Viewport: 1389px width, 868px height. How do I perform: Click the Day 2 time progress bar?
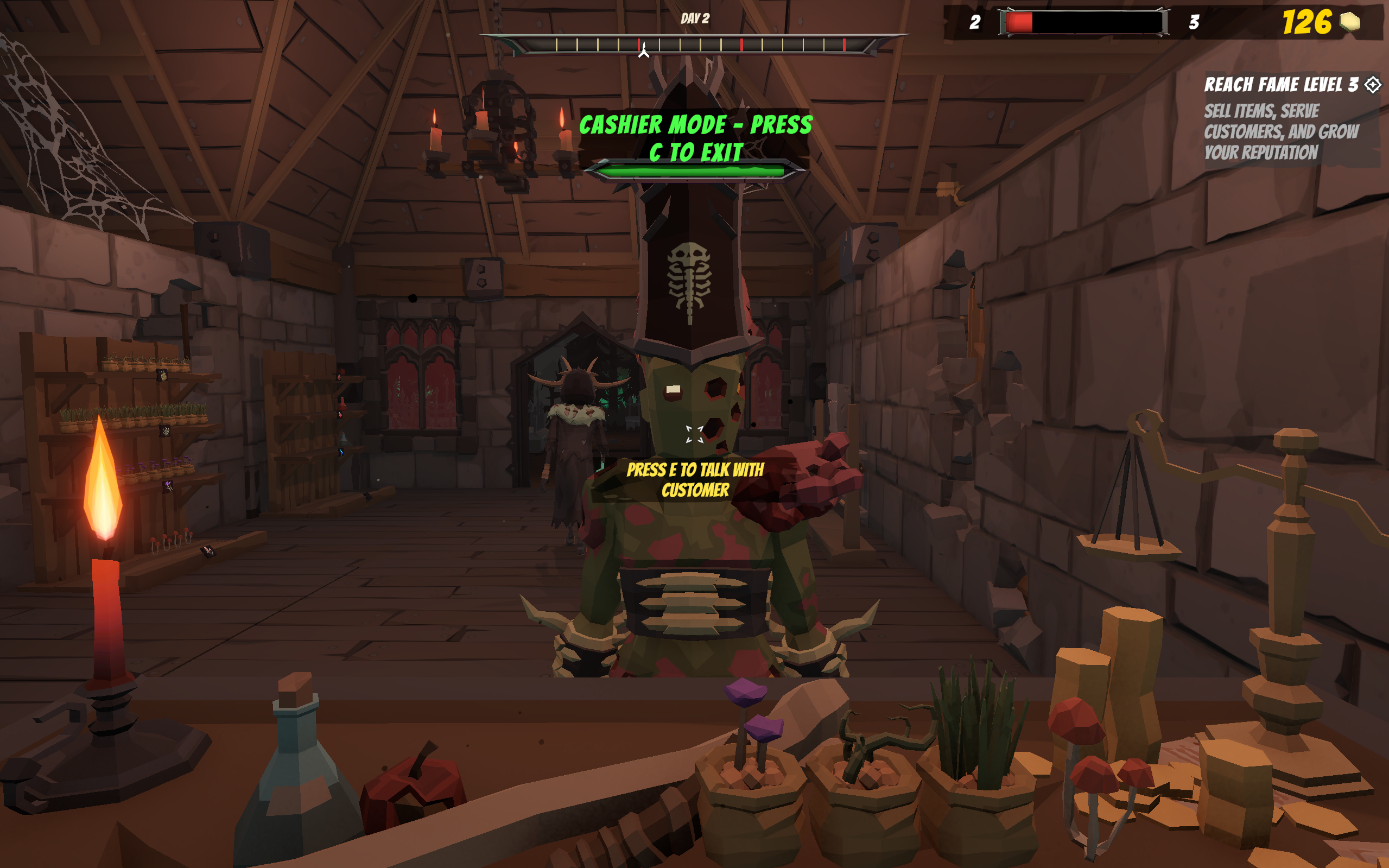[695, 44]
